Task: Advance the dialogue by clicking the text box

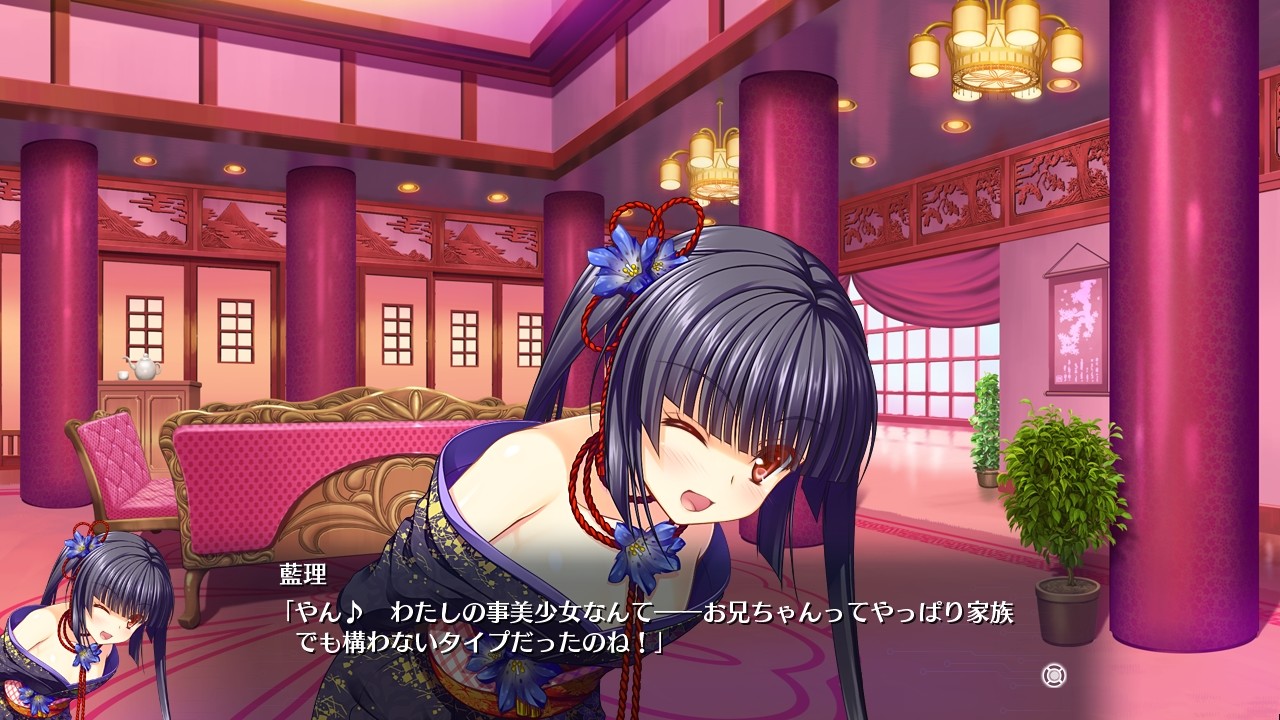Action: coord(640,630)
